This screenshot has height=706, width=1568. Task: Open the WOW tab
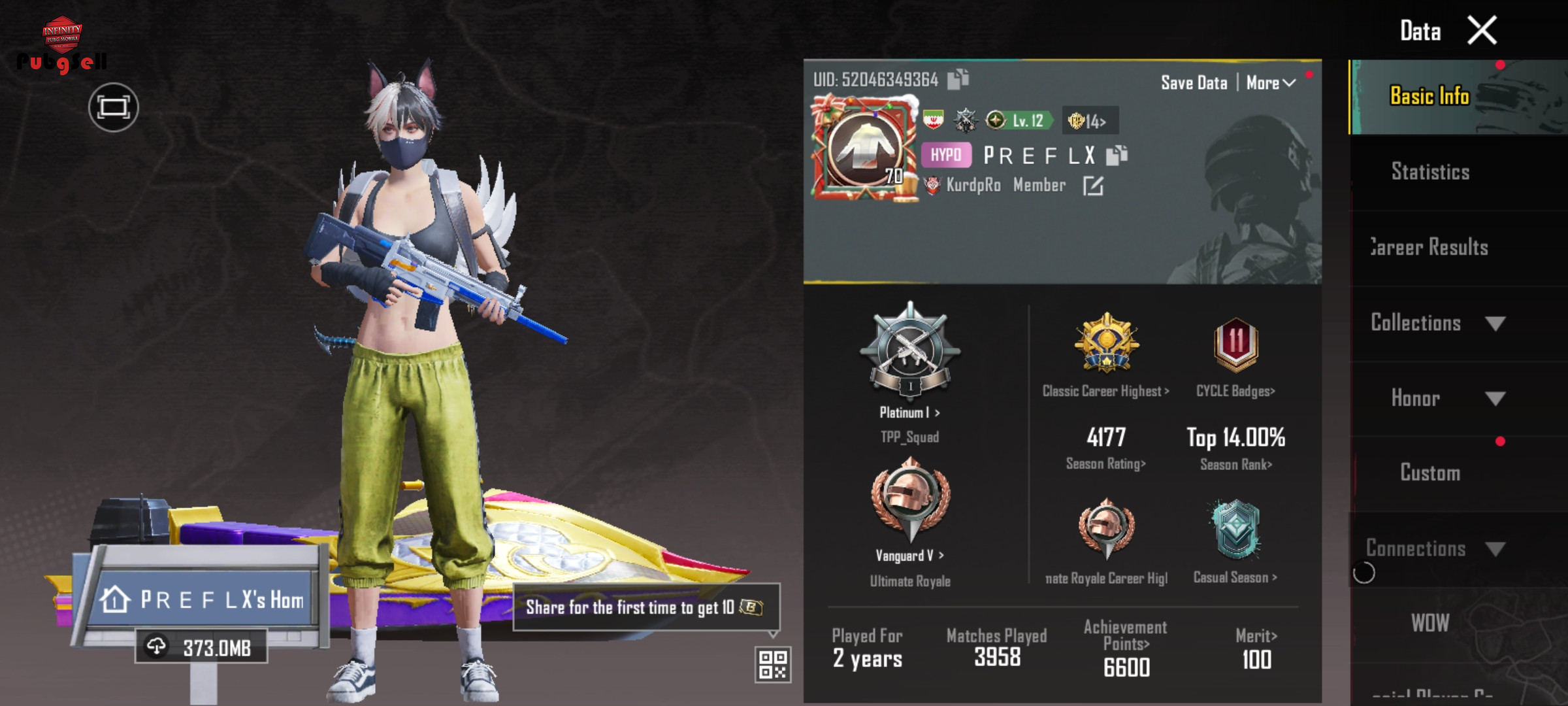coord(1429,623)
